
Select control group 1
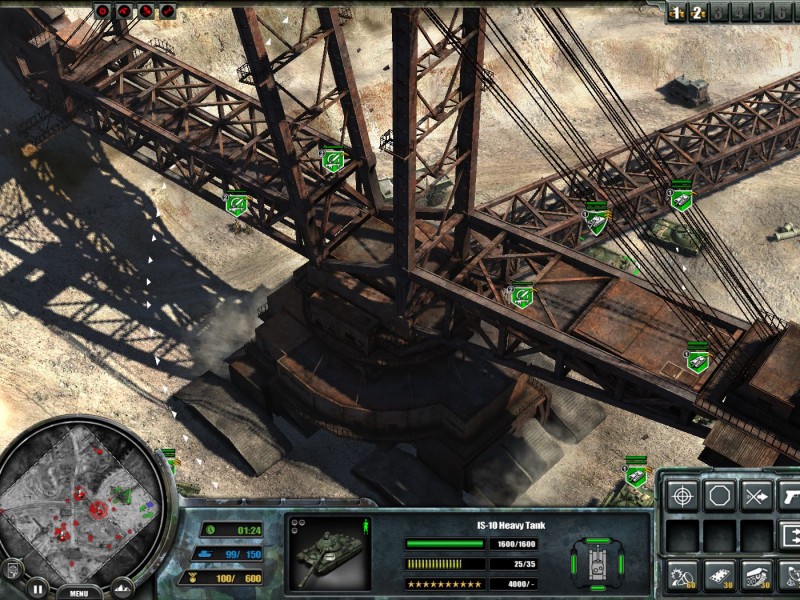[x=677, y=12]
